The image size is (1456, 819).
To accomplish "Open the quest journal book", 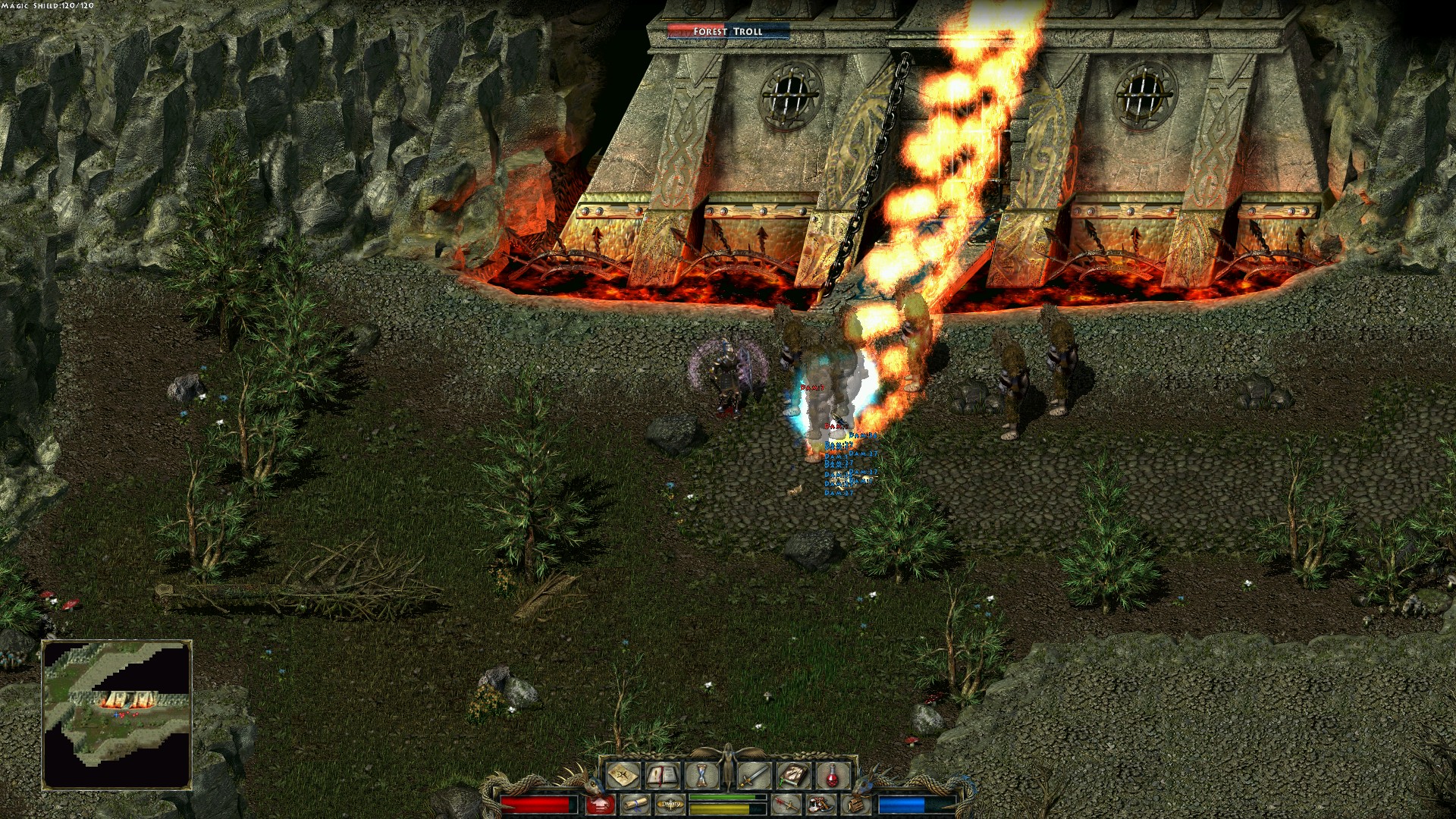I will [663, 775].
